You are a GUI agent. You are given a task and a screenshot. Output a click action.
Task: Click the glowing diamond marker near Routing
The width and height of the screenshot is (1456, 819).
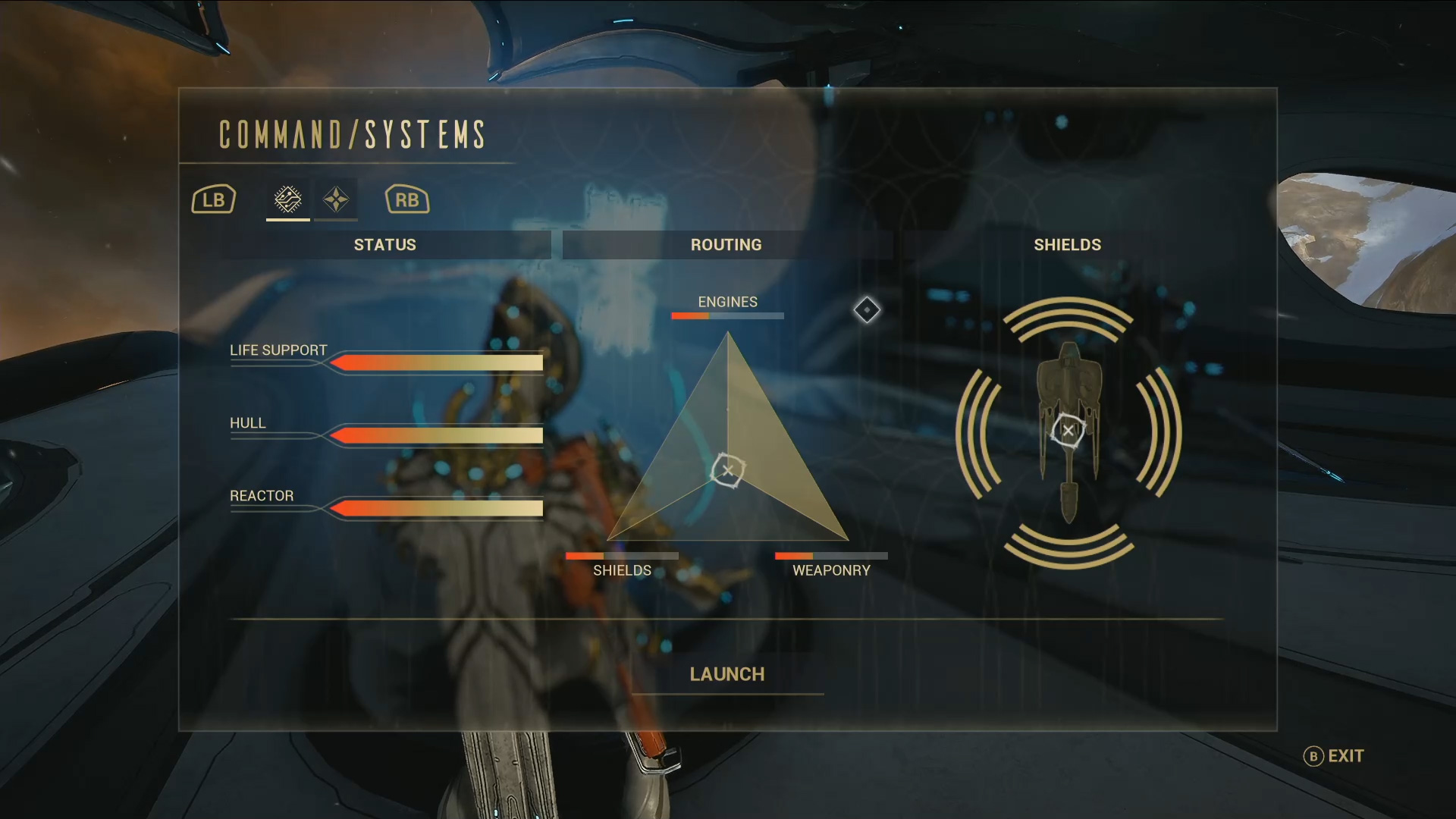[x=867, y=310]
